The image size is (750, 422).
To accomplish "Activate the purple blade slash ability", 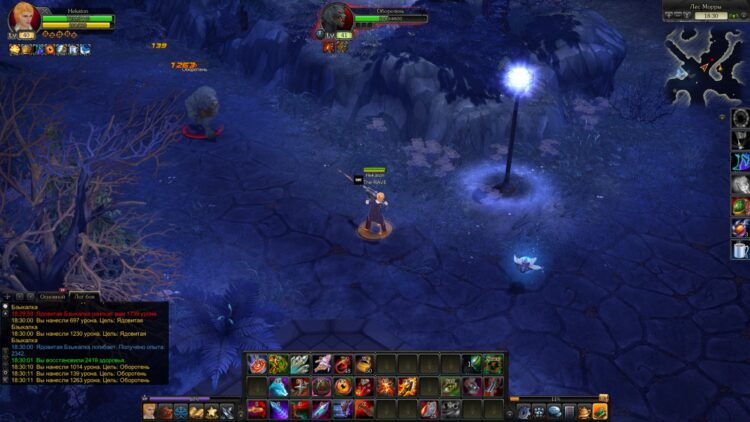I will click(x=278, y=408).
